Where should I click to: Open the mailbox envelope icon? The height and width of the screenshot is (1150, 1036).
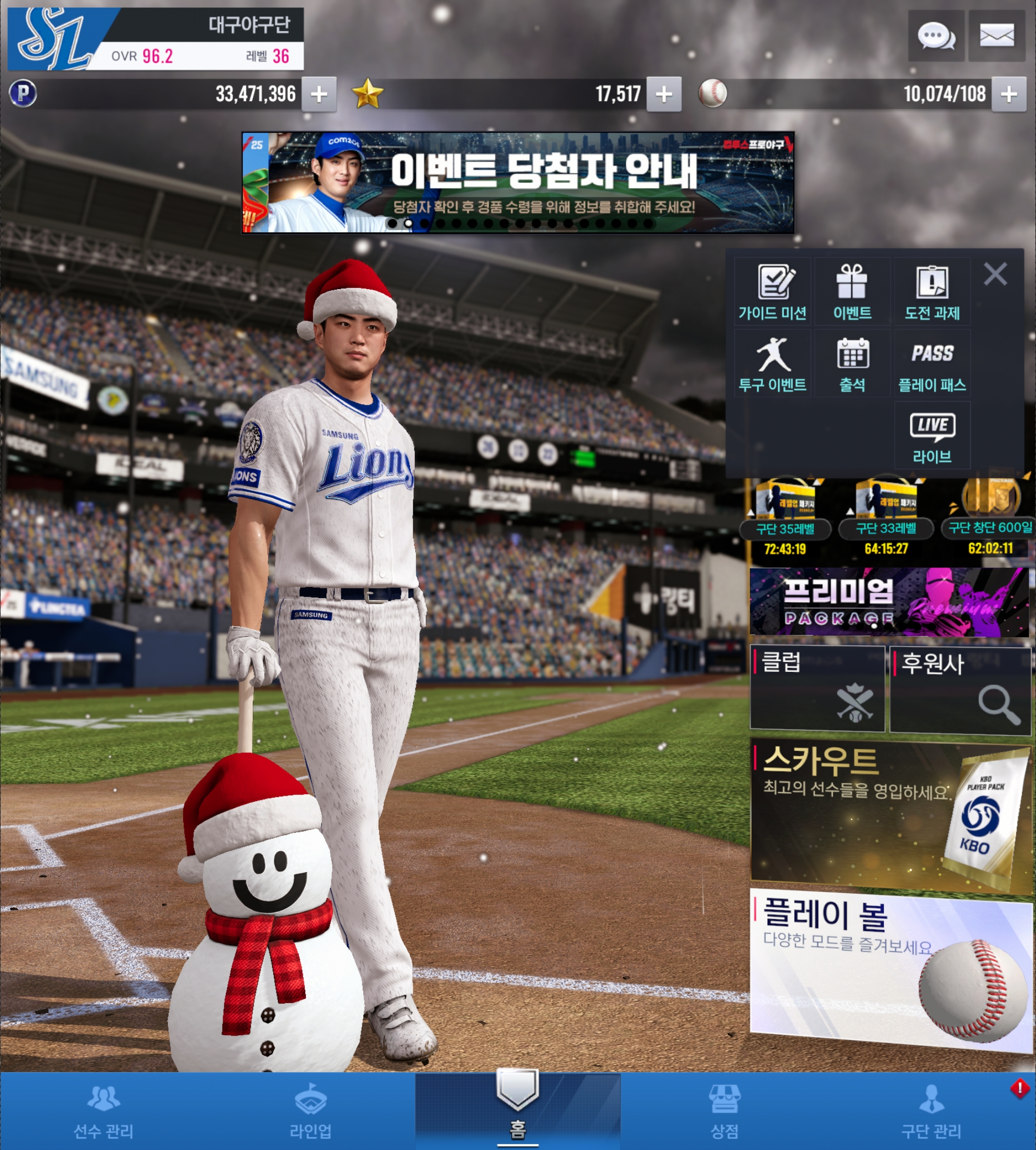(996, 36)
